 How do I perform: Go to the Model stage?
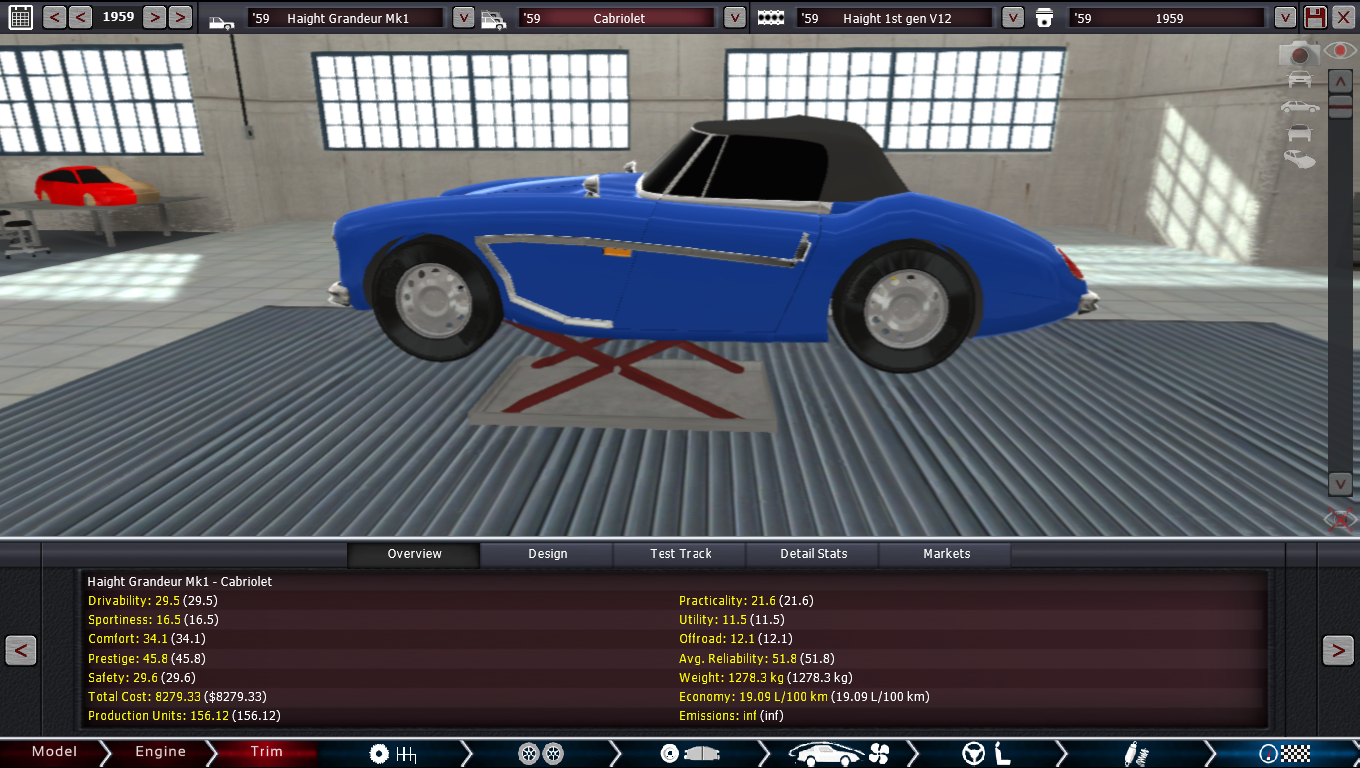coord(54,752)
